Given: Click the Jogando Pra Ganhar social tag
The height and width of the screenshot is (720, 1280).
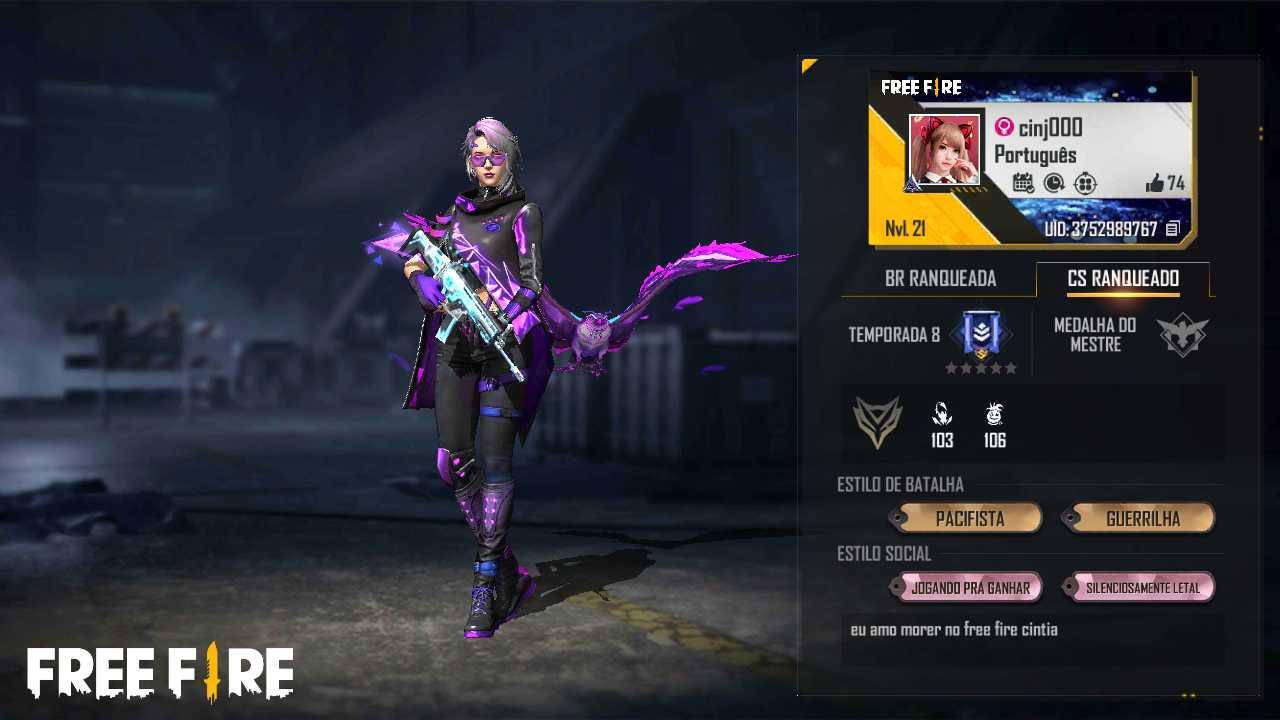Looking at the screenshot, I should [x=969, y=588].
